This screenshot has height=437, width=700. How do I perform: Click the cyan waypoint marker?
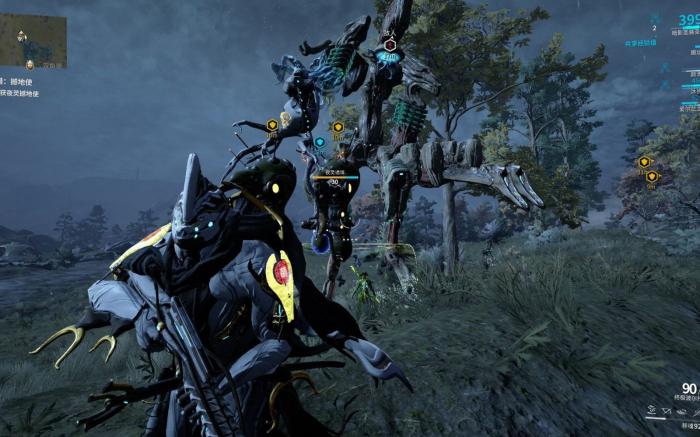pyautogui.click(x=320, y=142)
